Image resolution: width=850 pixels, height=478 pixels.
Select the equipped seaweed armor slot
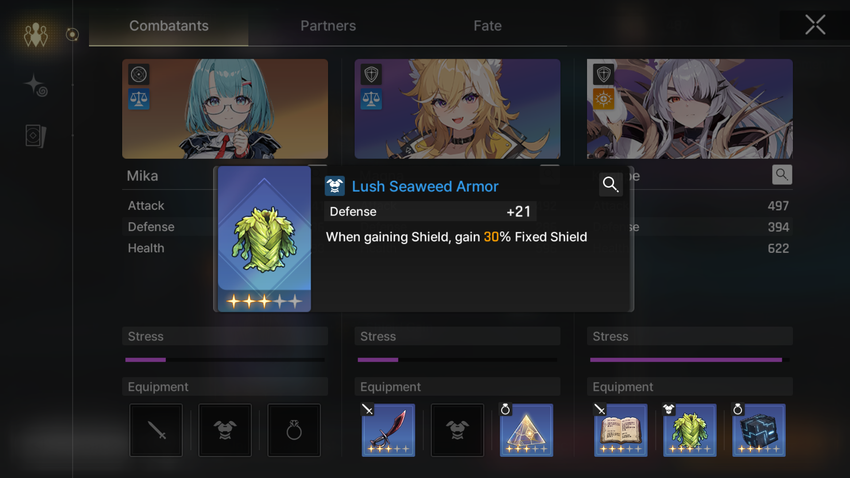[690, 430]
